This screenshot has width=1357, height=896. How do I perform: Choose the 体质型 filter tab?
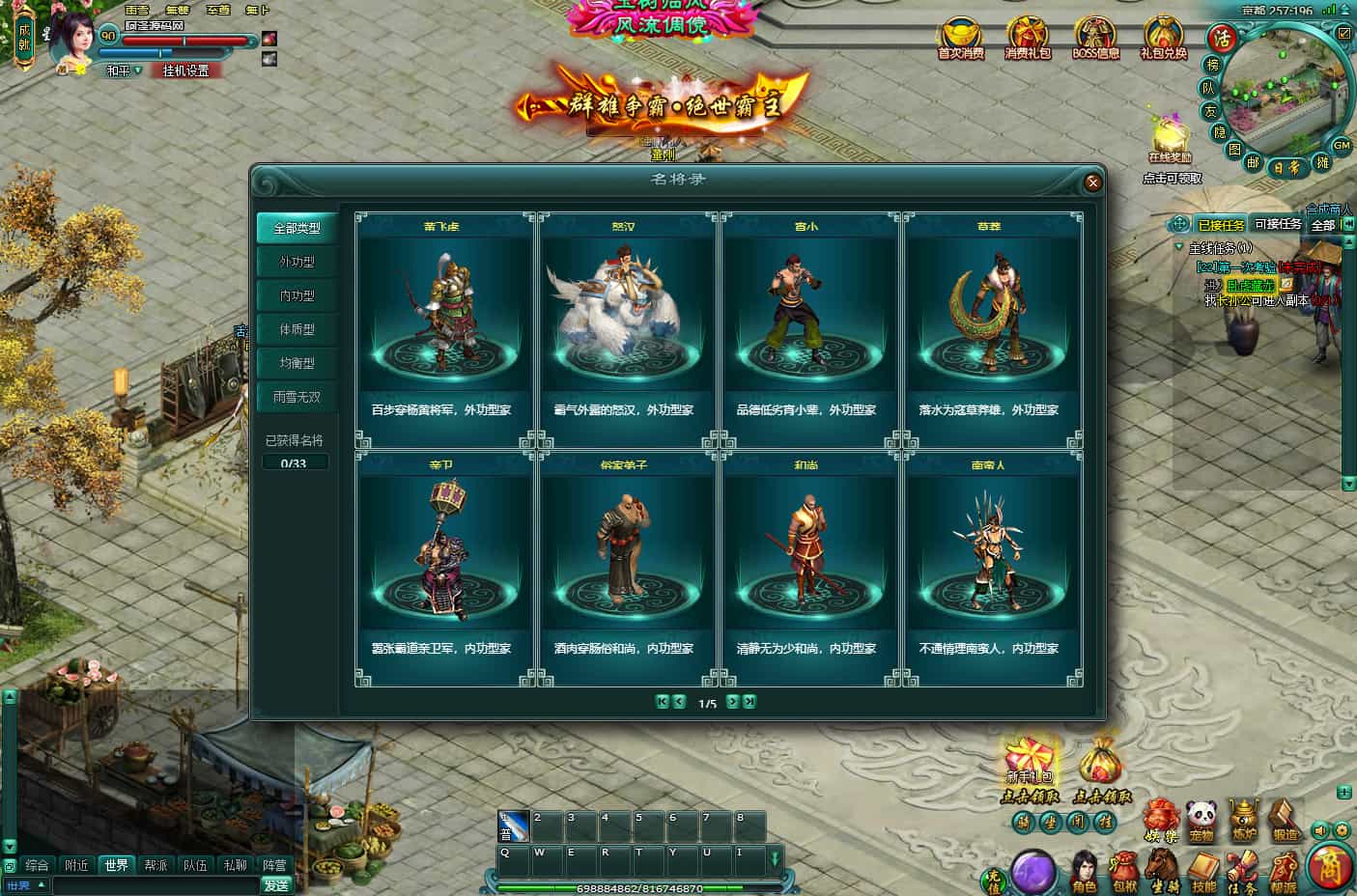coord(297,329)
